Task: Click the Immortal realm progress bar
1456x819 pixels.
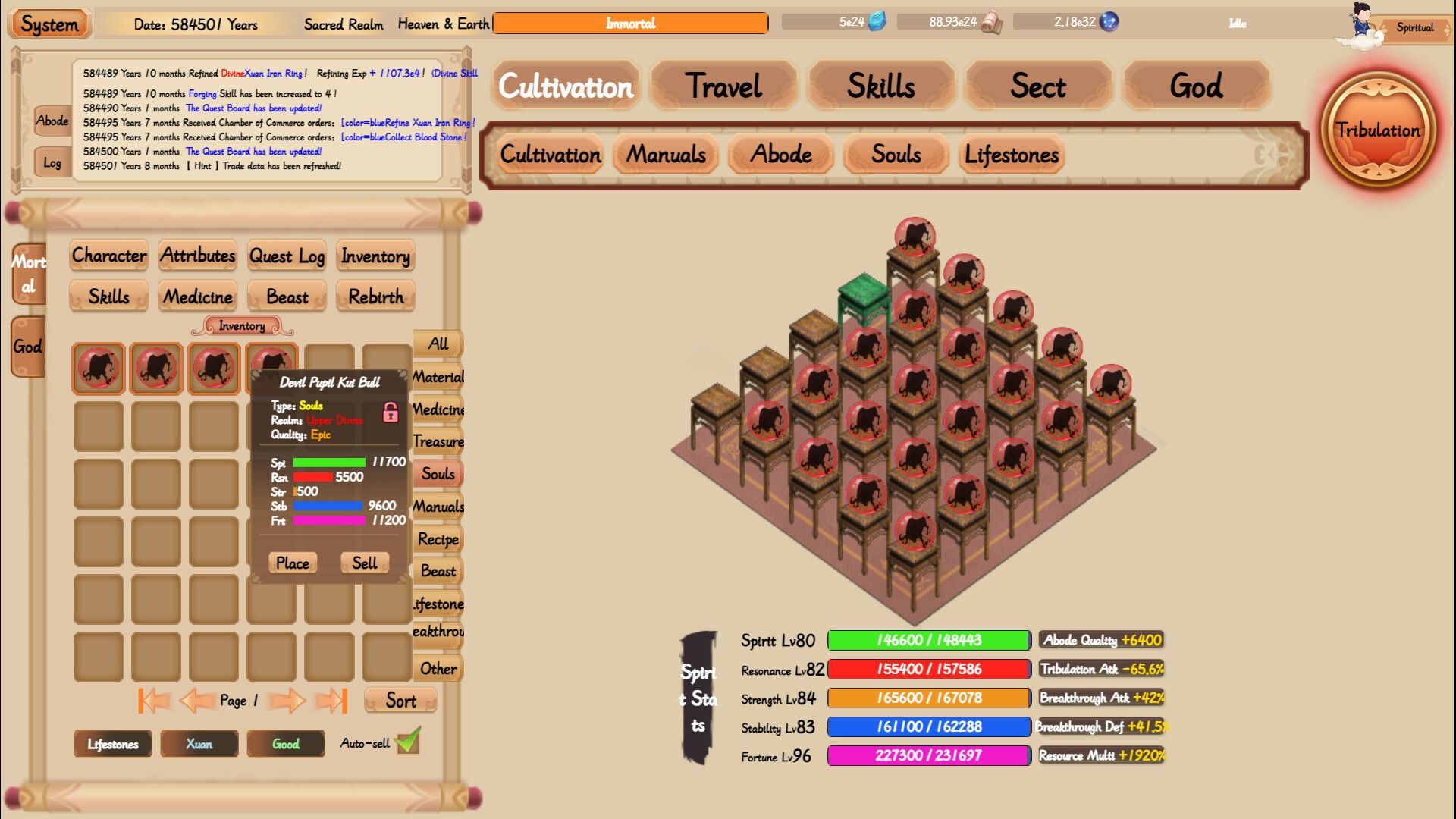Action: point(630,23)
